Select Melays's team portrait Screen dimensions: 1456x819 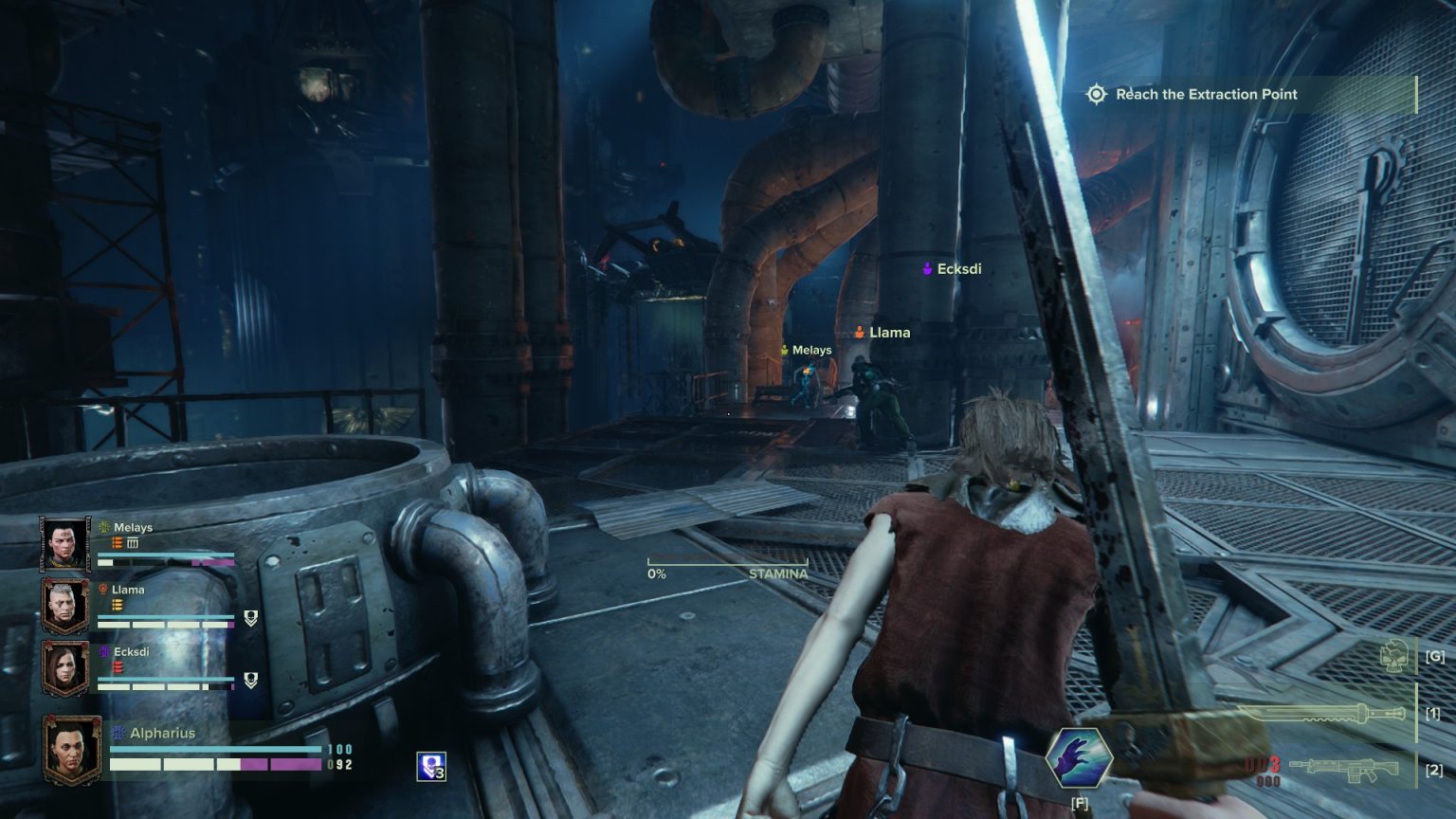pos(65,544)
